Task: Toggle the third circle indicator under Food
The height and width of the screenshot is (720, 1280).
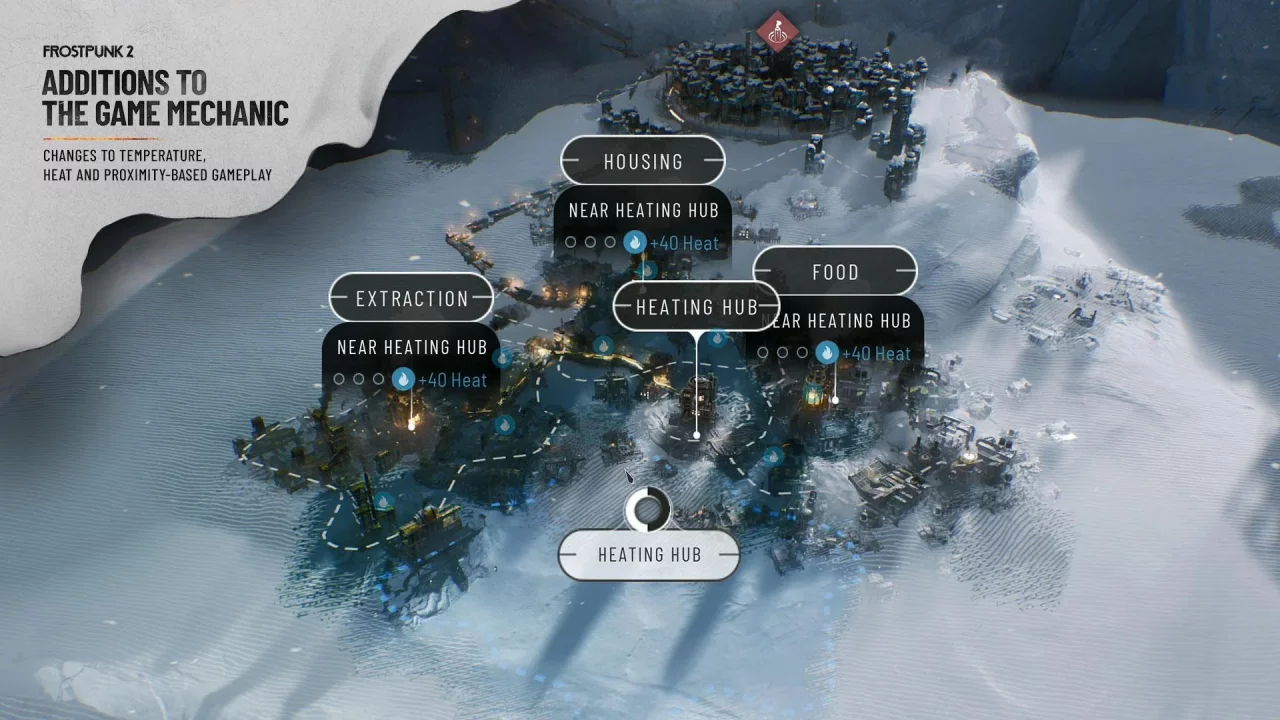Action: 801,352
